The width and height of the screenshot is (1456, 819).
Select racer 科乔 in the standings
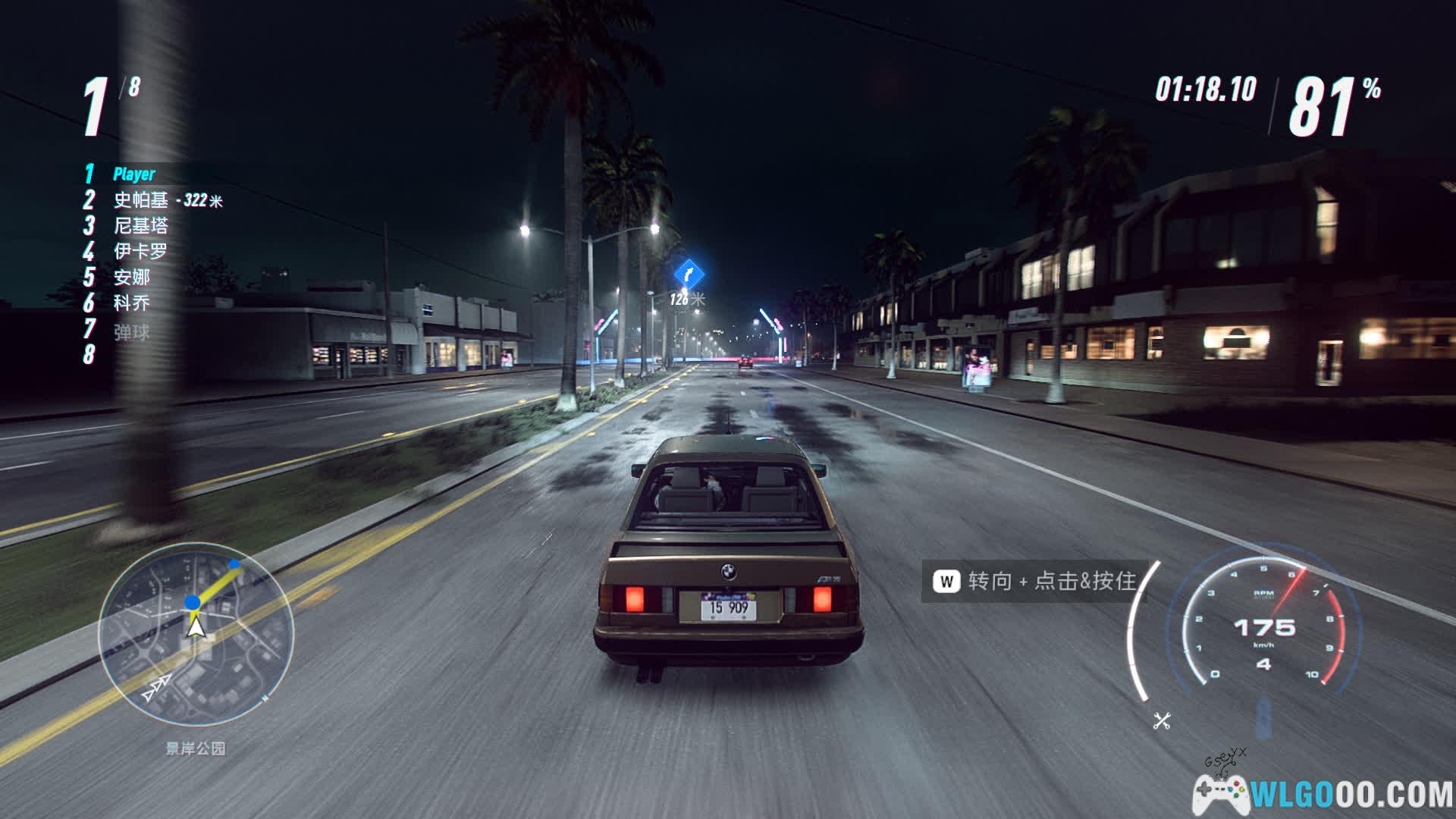[132, 303]
